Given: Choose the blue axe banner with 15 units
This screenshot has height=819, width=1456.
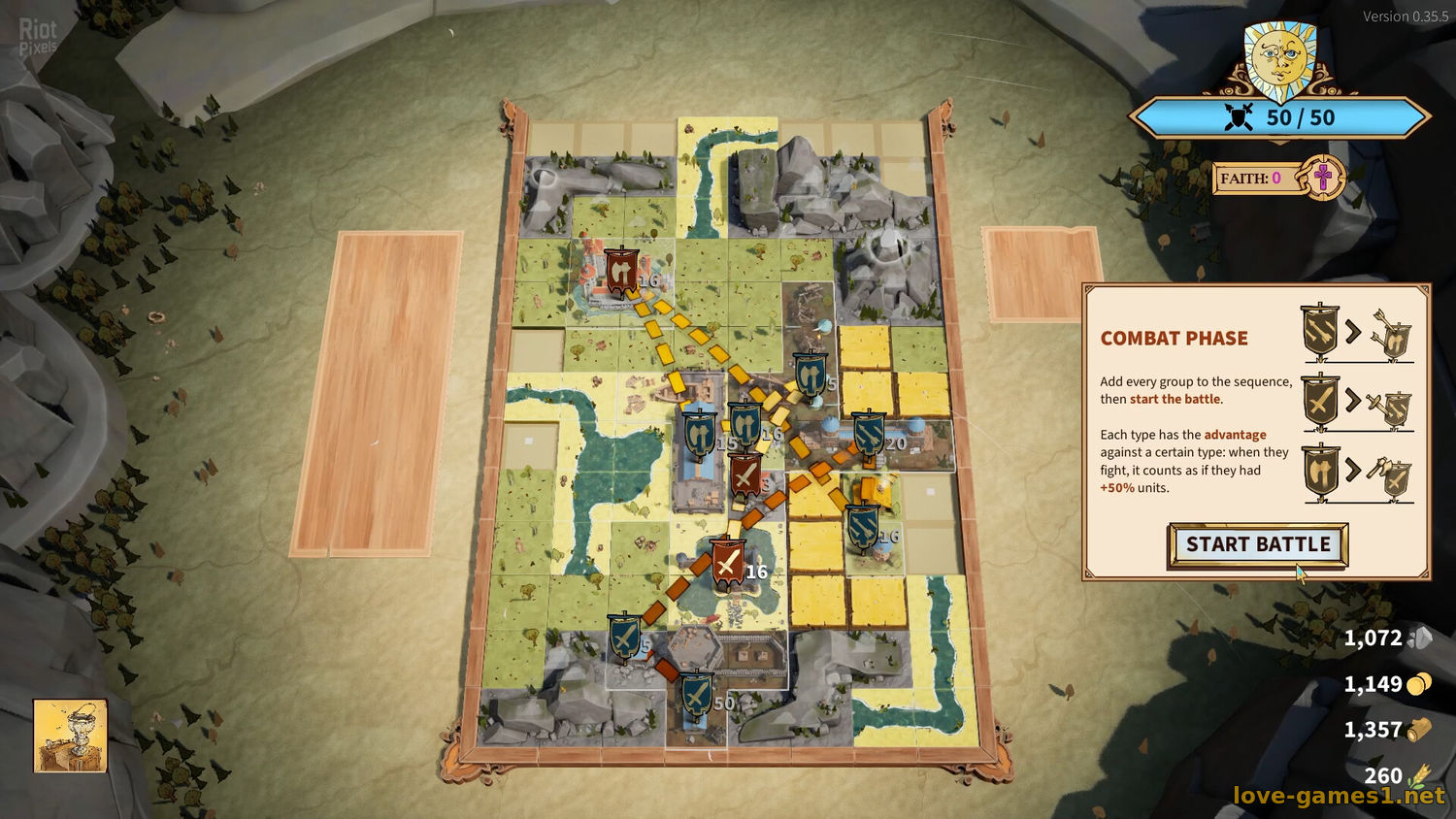Looking at the screenshot, I should pos(698,433).
